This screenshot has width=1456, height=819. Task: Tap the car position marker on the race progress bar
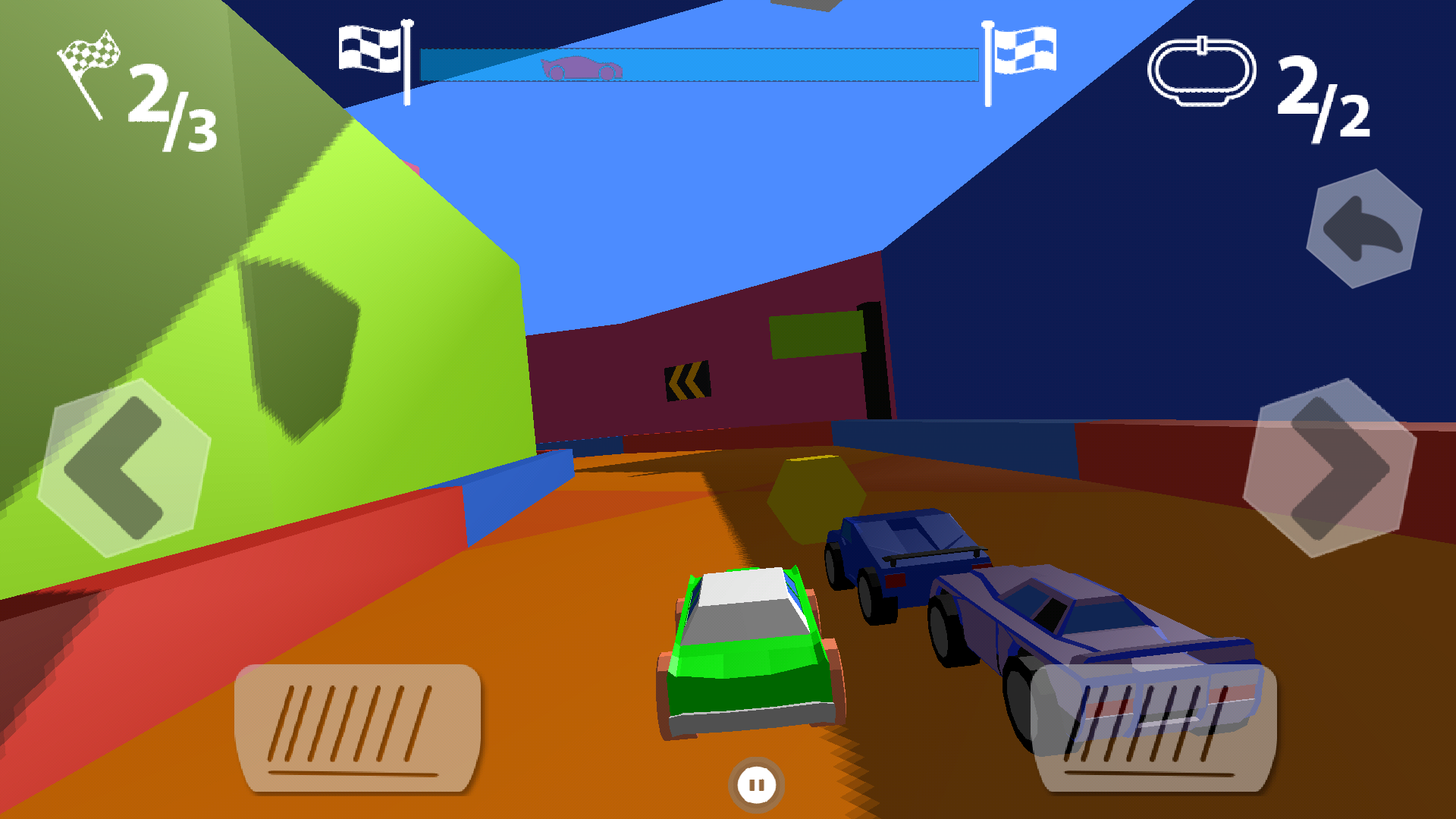click(x=582, y=67)
